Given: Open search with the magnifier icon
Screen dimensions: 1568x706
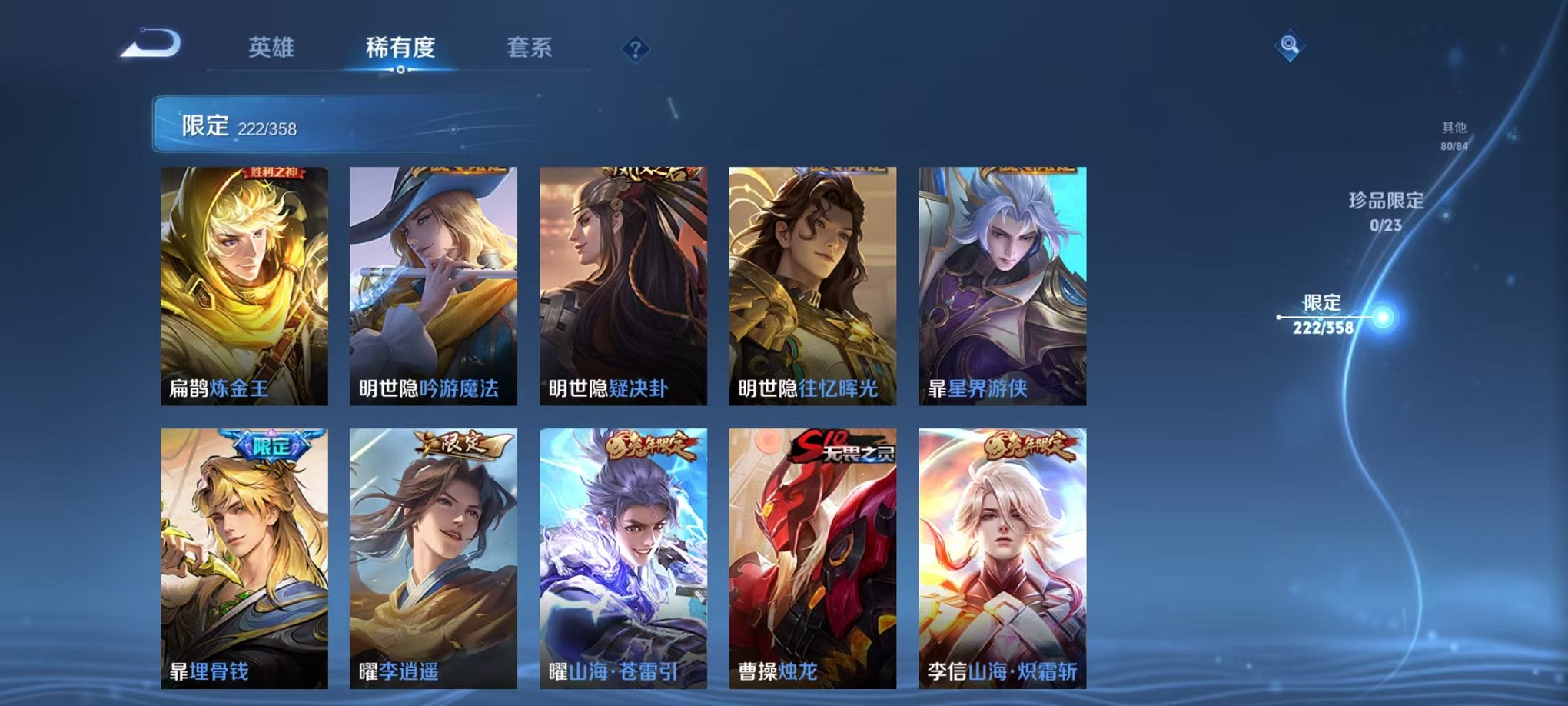Looking at the screenshot, I should [x=1291, y=44].
